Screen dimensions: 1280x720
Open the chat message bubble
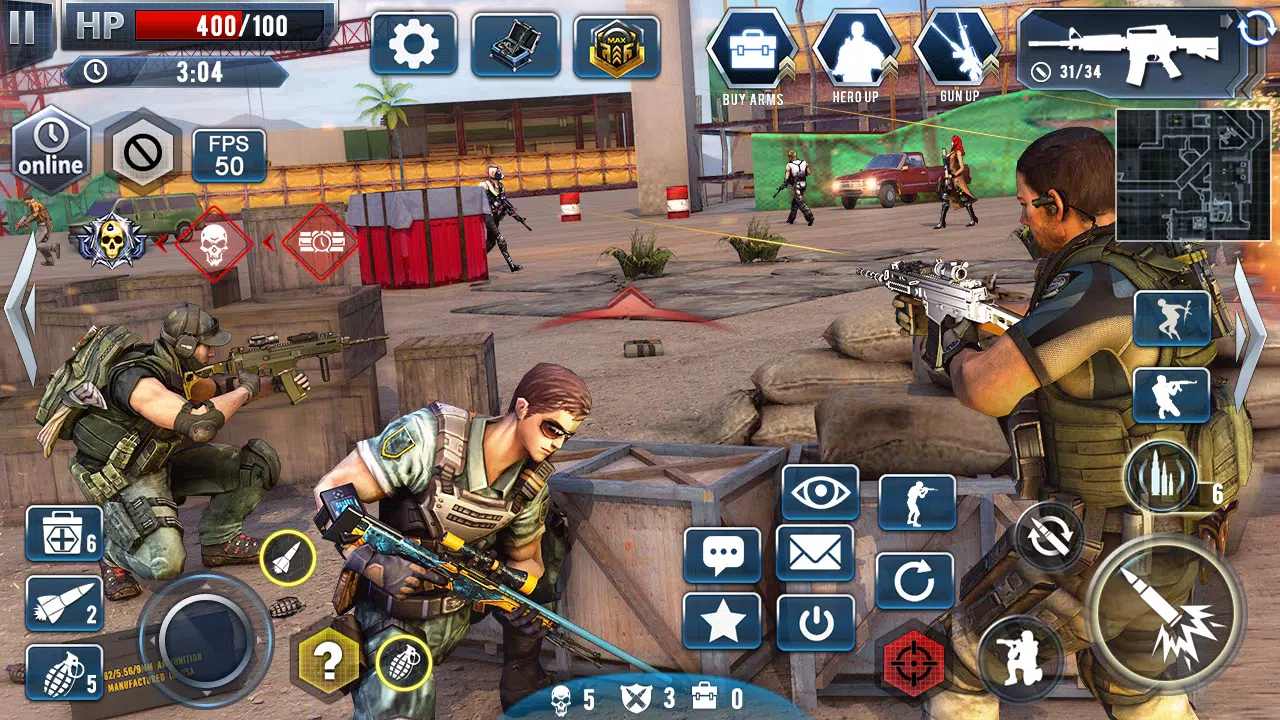click(x=722, y=551)
